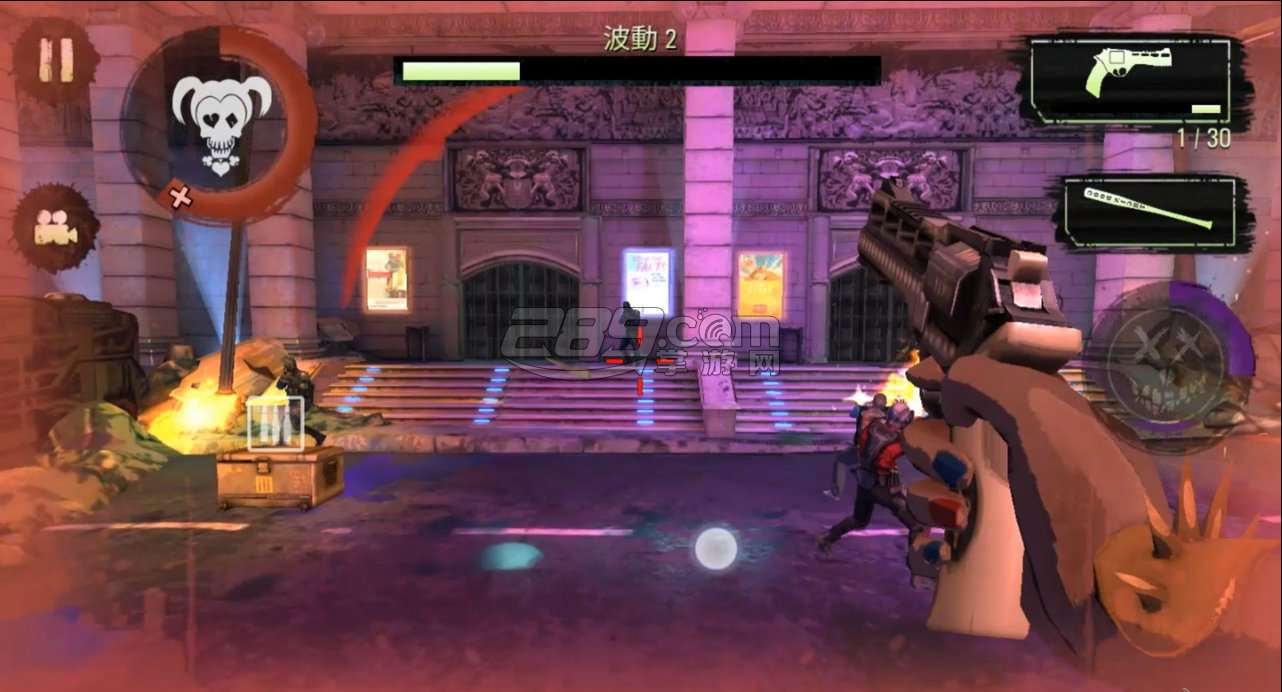Screen dimensions: 1282x692
Task: Tap the Harley Quinn skull health emblem
Action: coord(220,123)
